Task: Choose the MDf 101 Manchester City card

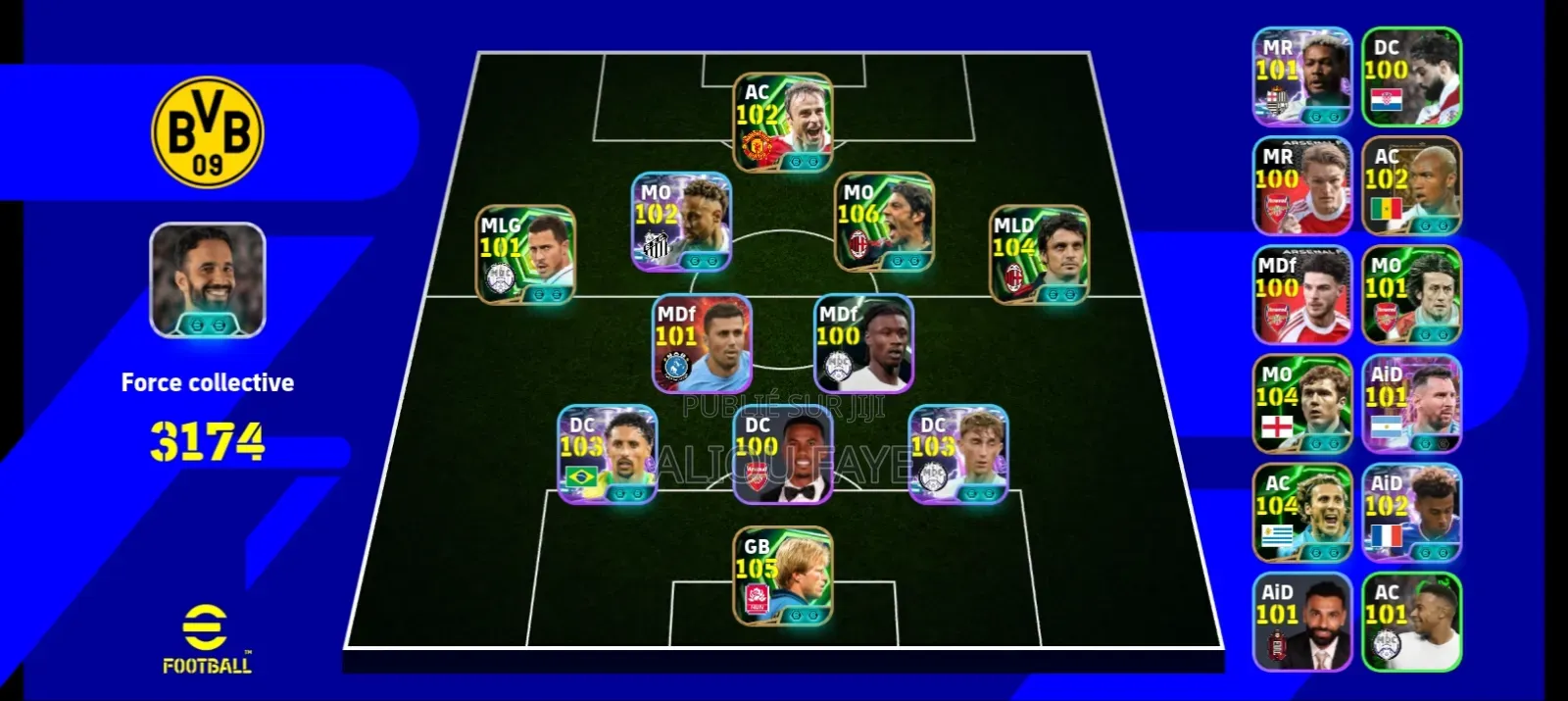Action: 703,344
